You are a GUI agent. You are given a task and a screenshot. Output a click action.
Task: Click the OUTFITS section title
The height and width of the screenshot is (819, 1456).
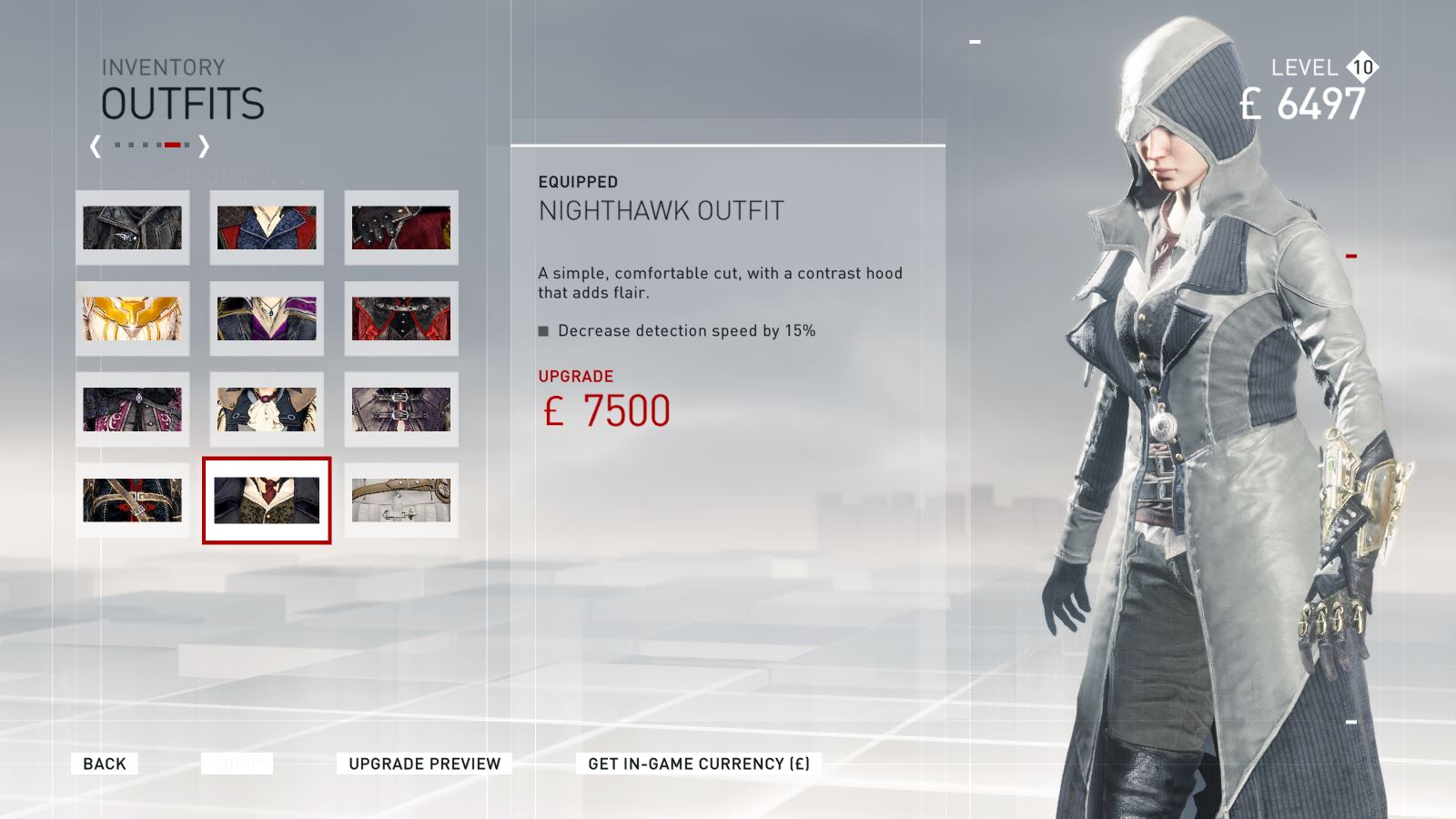(x=182, y=104)
